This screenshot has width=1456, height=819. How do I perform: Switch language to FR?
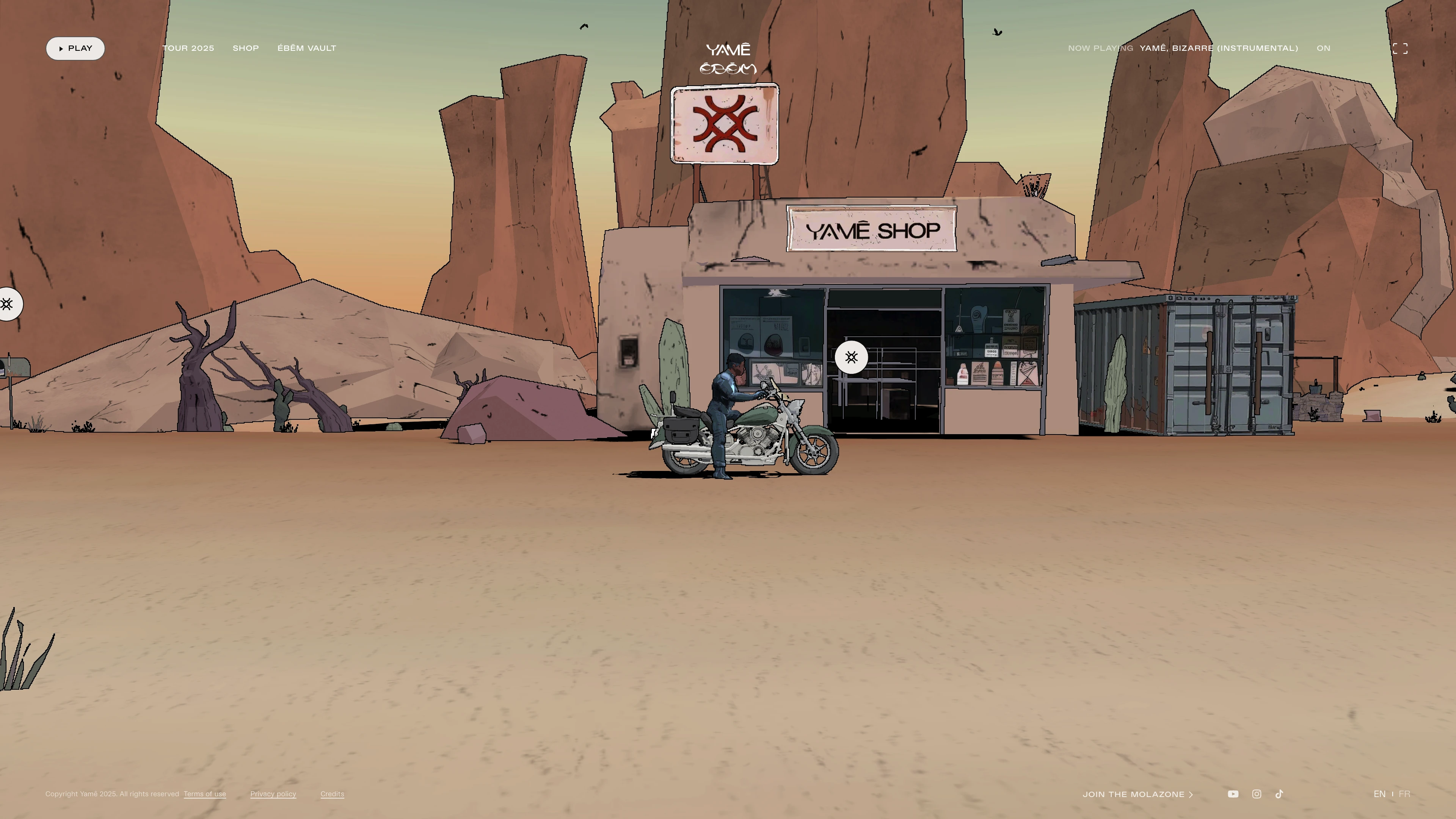point(1404,794)
